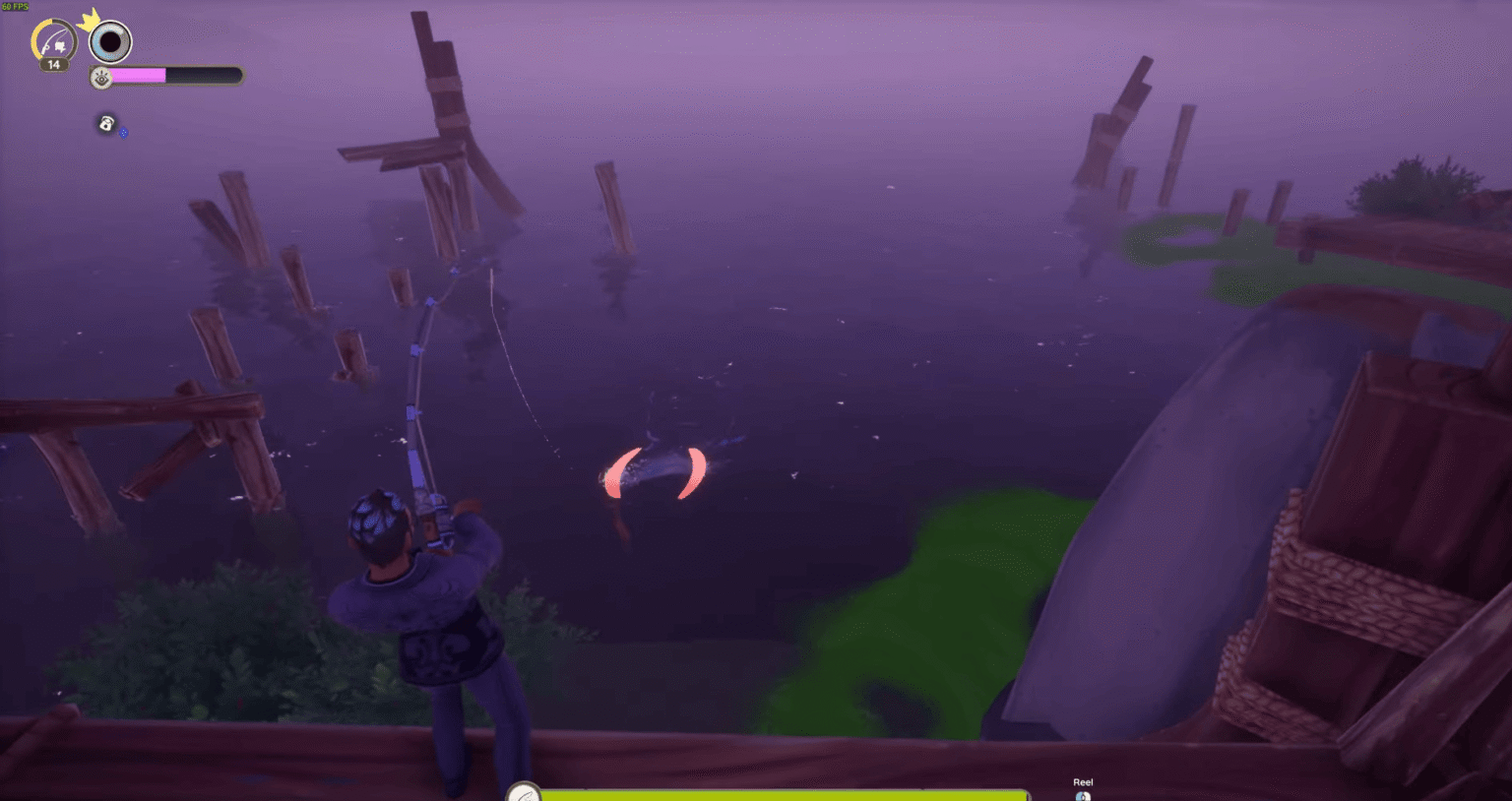
Task: Select the fishing rod durability icon showing 14
Action: click(54, 41)
